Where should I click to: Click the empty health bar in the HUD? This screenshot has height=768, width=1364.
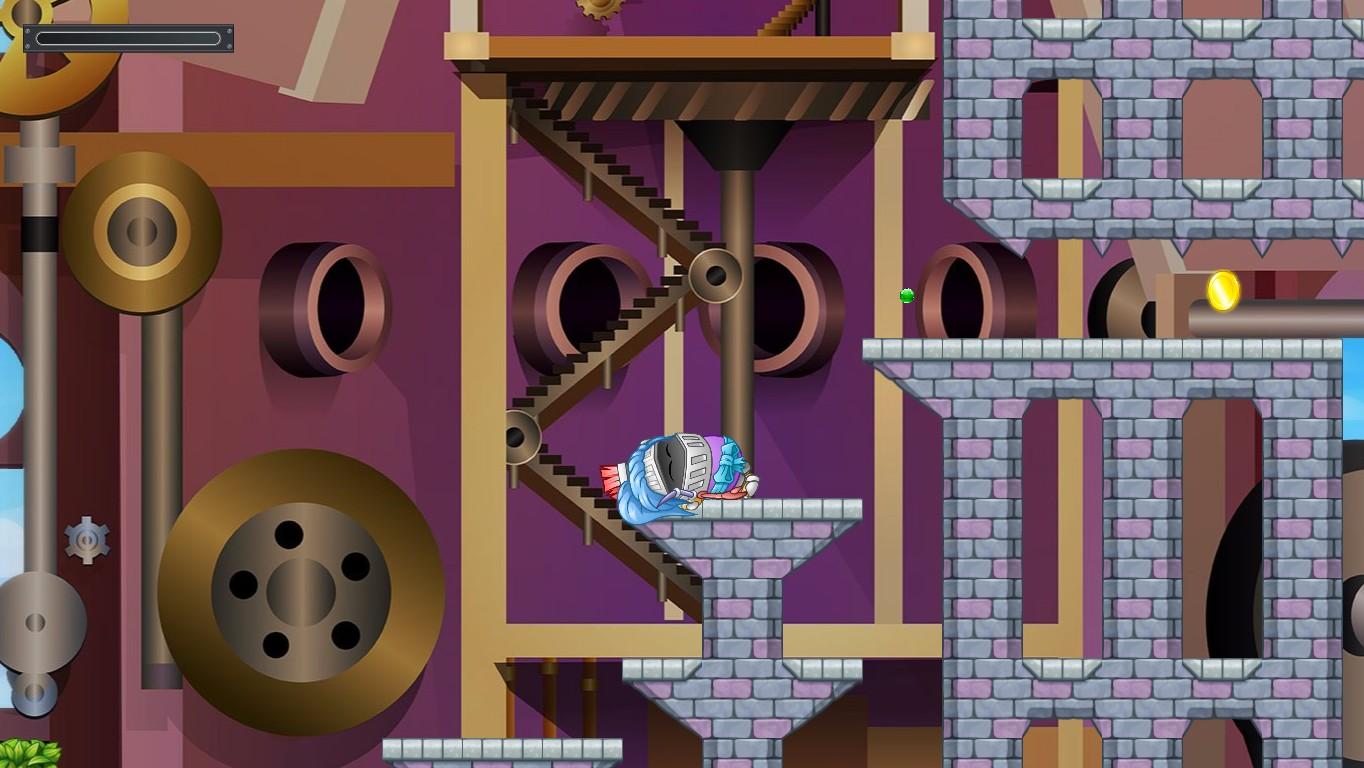click(130, 36)
